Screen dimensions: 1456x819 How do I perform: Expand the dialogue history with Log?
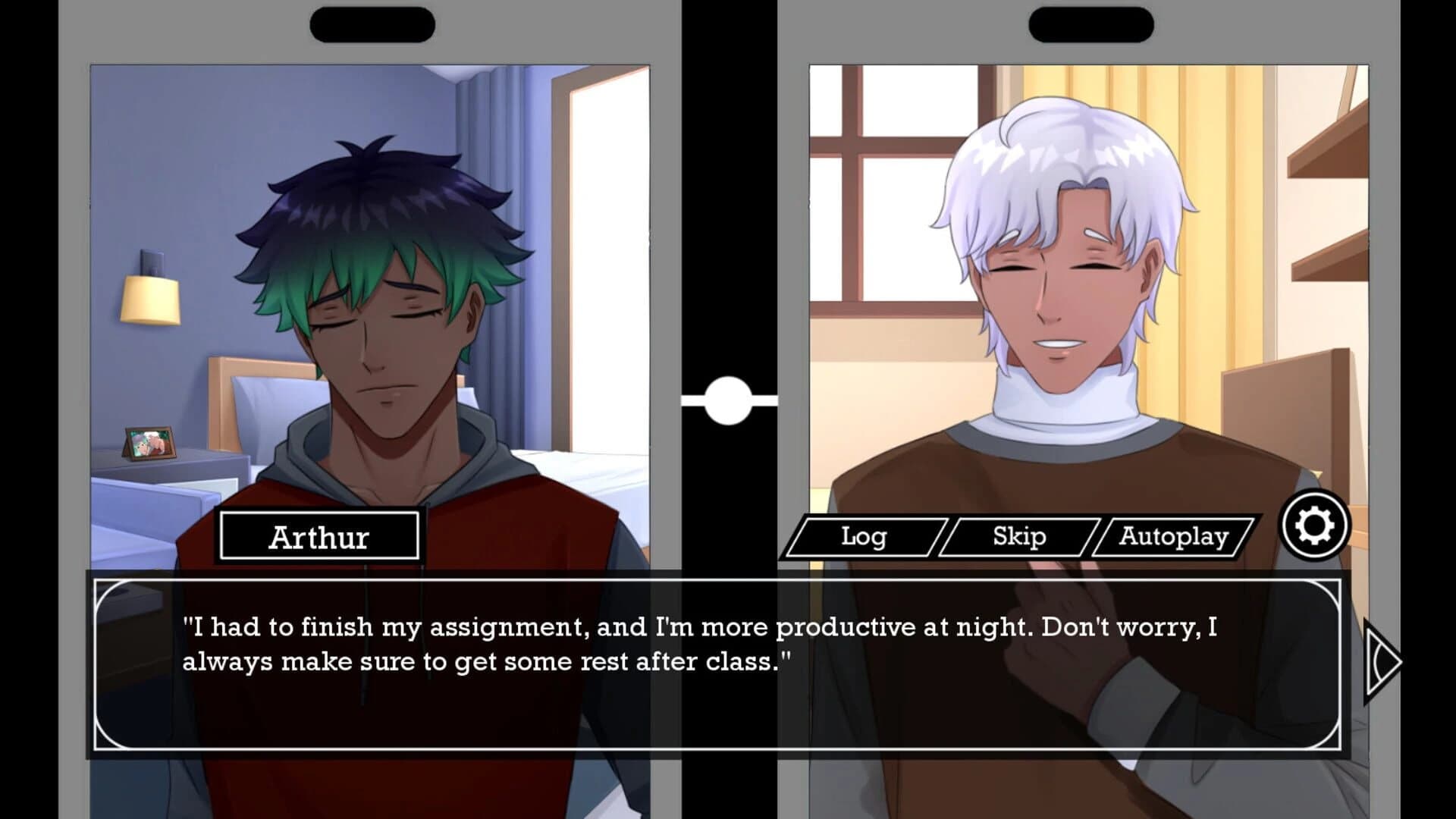(x=862, y=538)
